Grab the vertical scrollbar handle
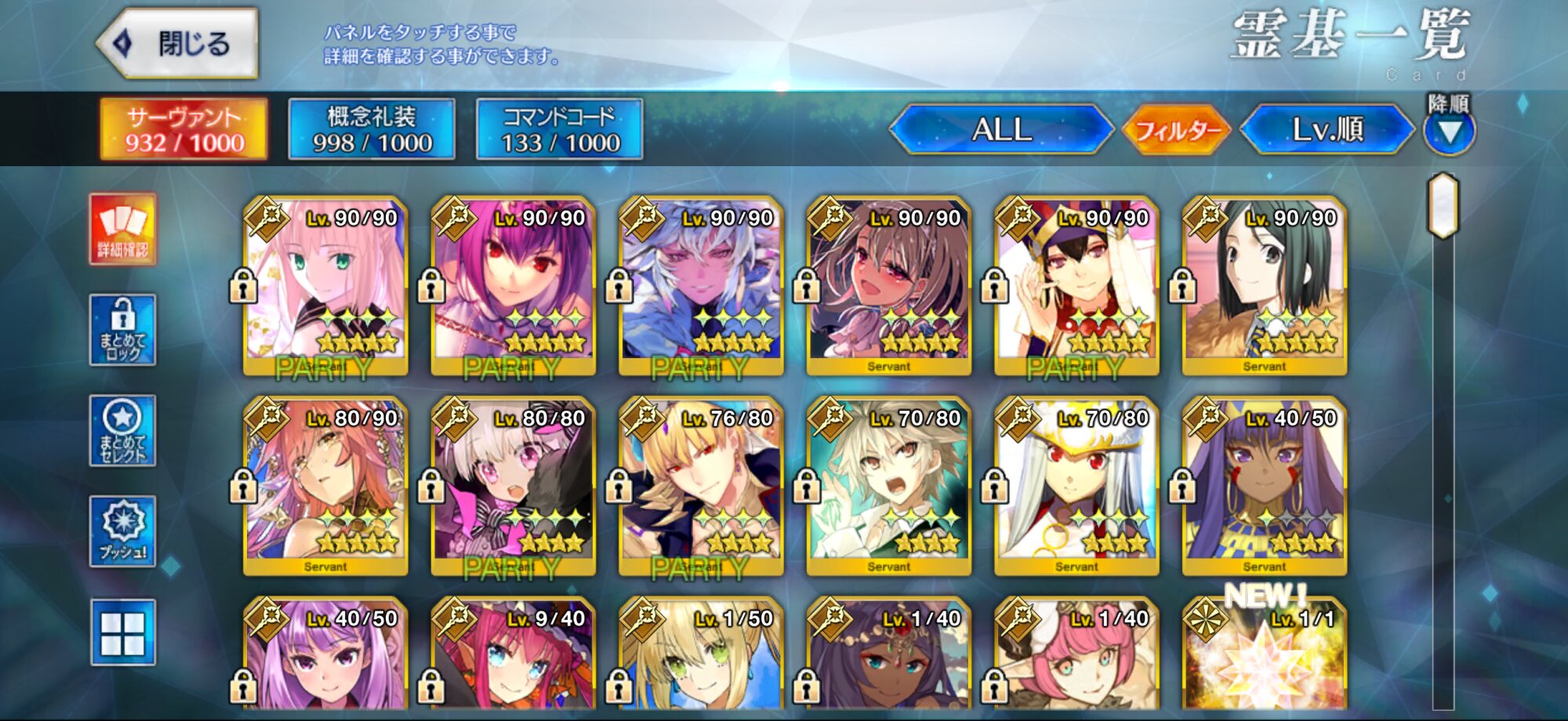The width and height of the screenshot is (1568, 721). tap(1443, 205)
